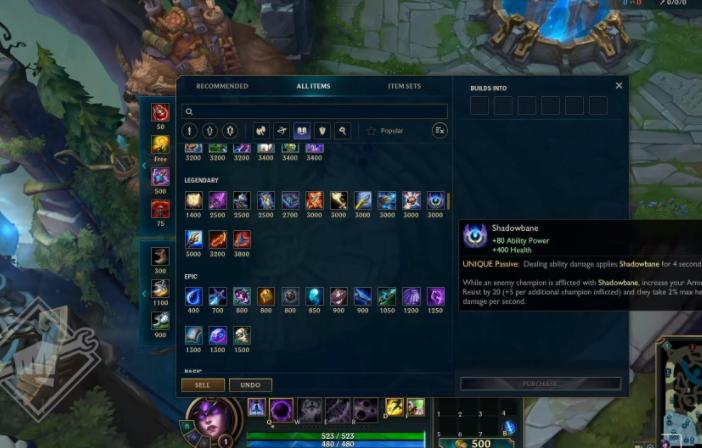Click the Sell button
This screenshot has width=702, height=448.
pyautogui.click(x=202, y=385)
